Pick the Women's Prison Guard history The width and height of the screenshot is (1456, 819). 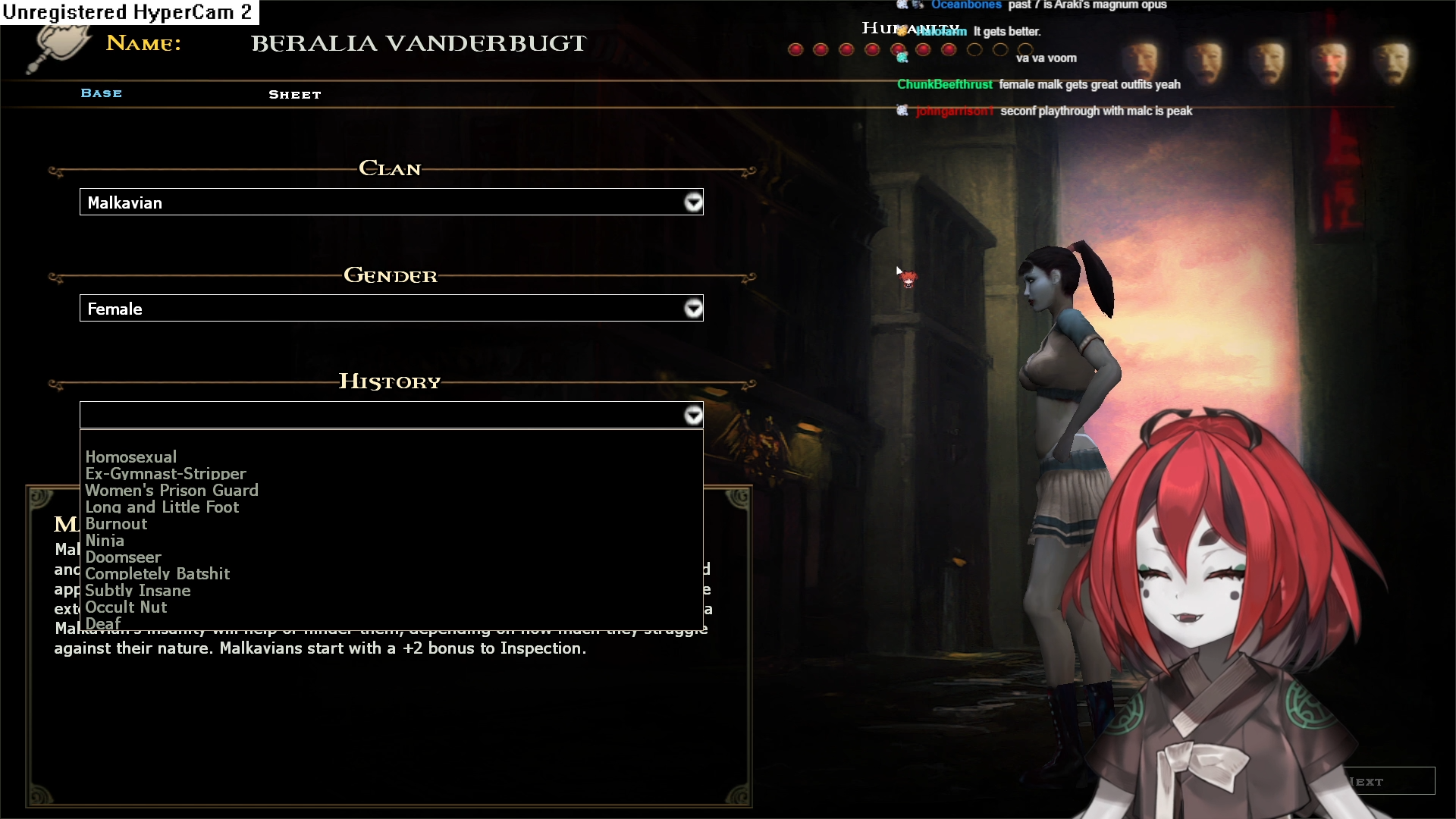pyautogui.click(x=171, y=491)
